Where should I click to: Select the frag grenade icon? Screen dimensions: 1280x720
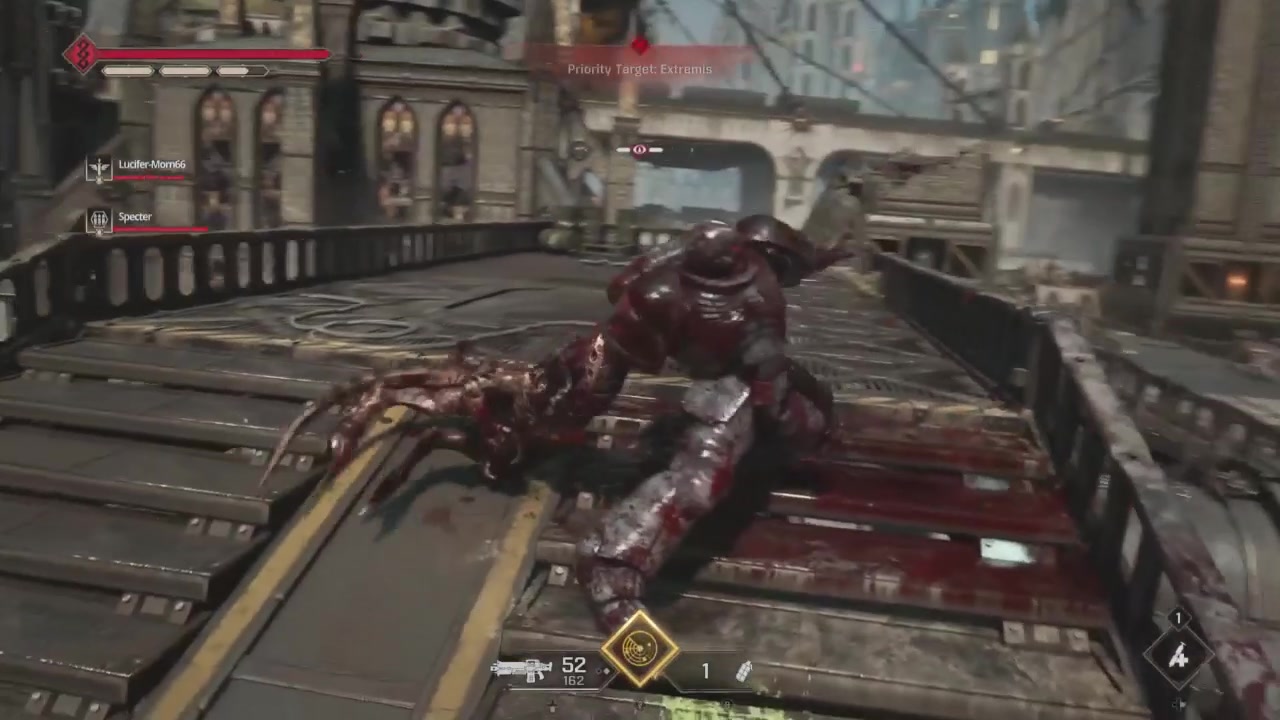point(743,671)
